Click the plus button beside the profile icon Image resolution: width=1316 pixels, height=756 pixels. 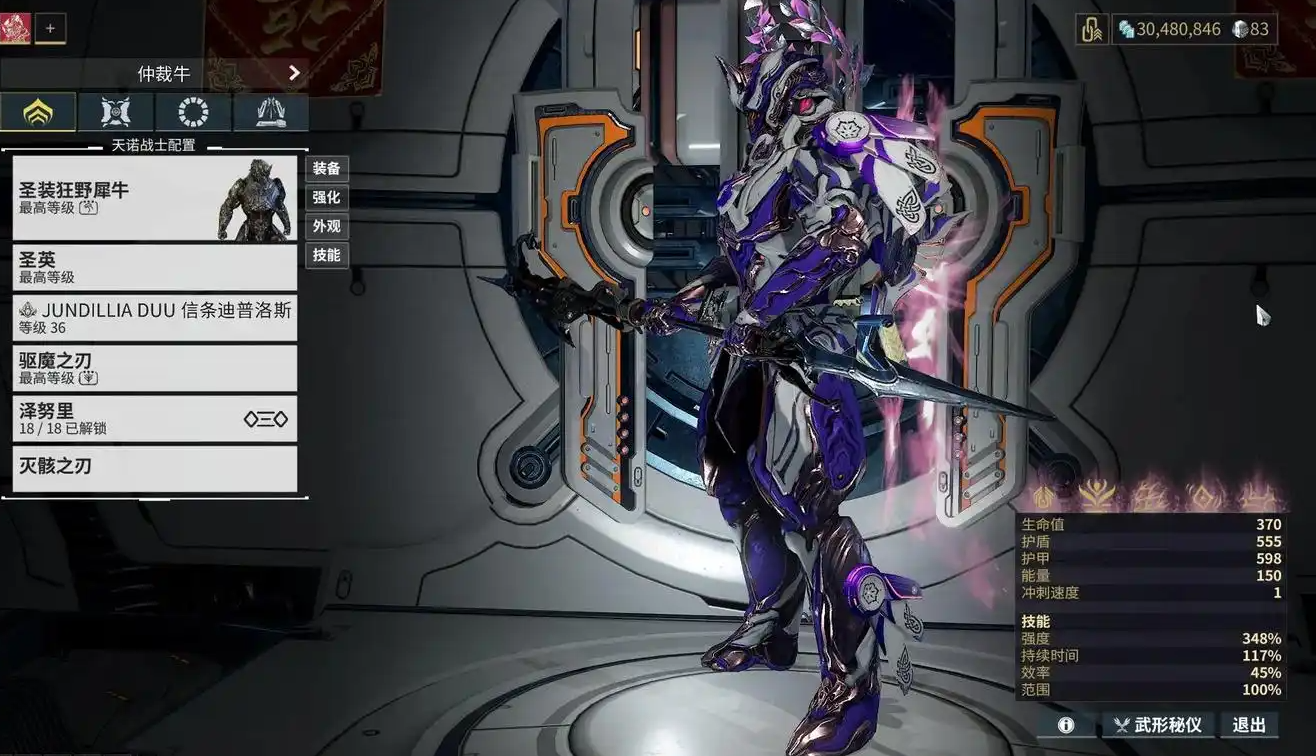(x=50, y=29)
